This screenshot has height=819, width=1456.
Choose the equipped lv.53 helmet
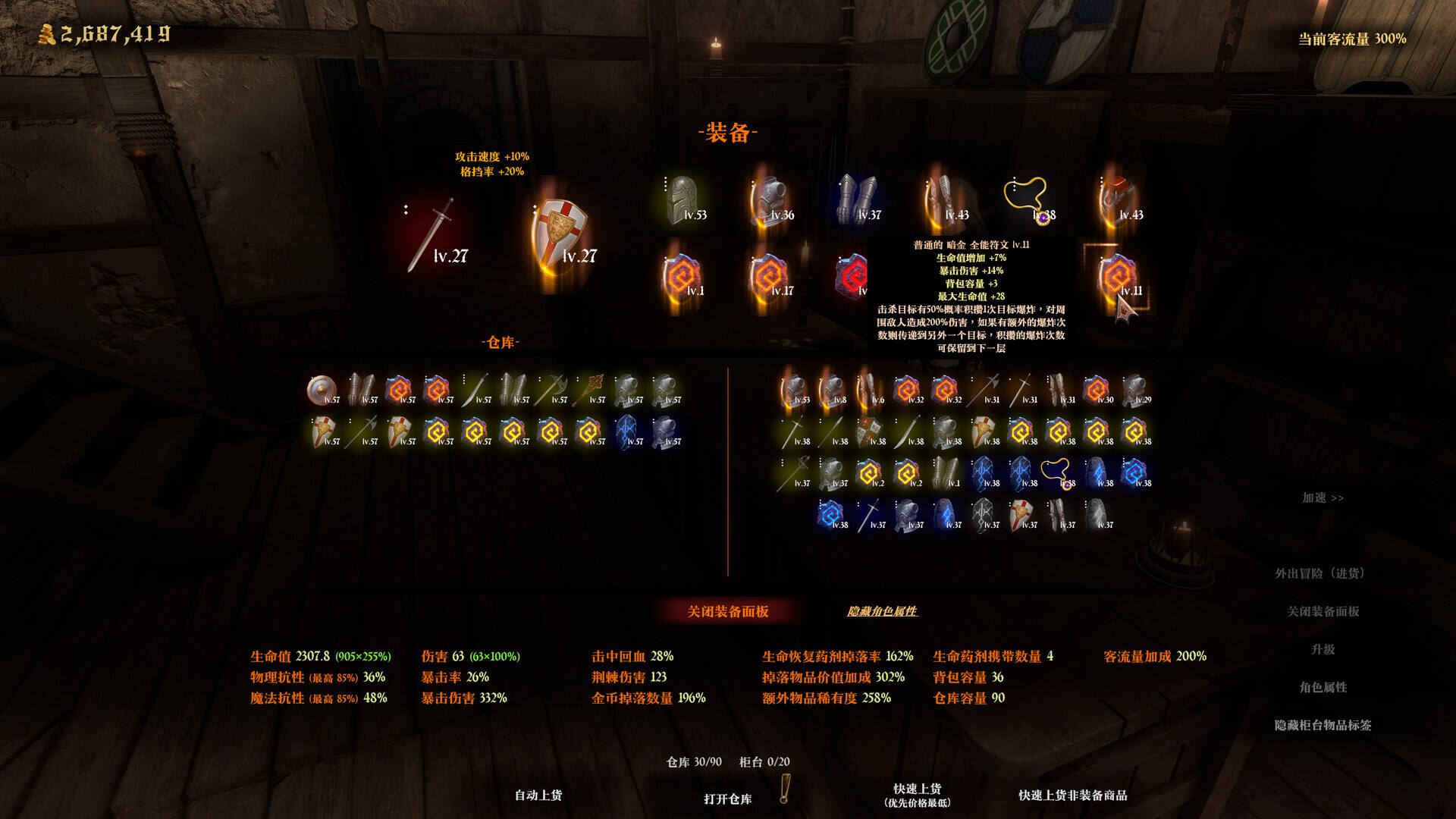point(683,201)
